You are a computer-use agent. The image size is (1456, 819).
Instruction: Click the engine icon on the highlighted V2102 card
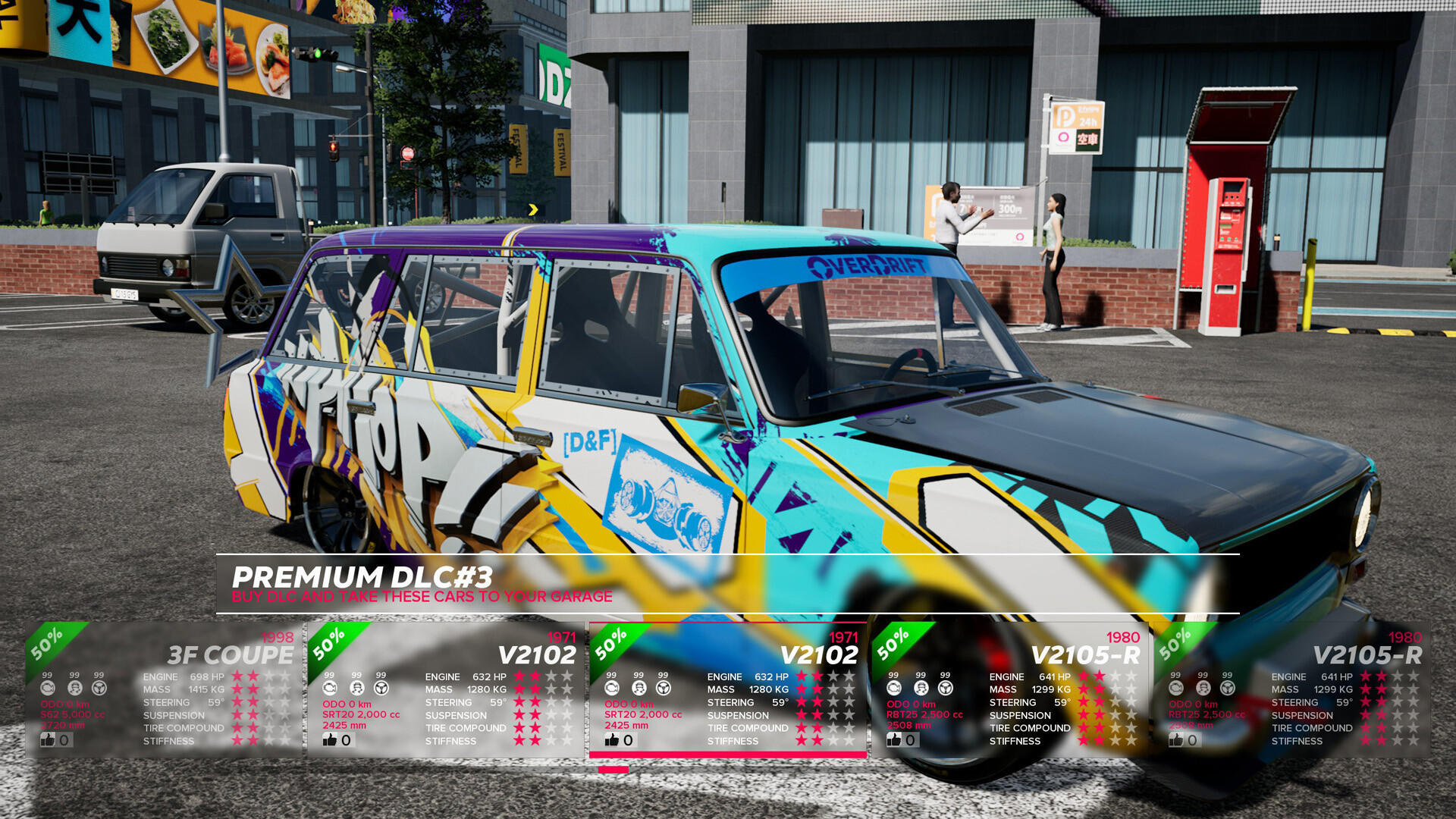click(x=610, y=687)
